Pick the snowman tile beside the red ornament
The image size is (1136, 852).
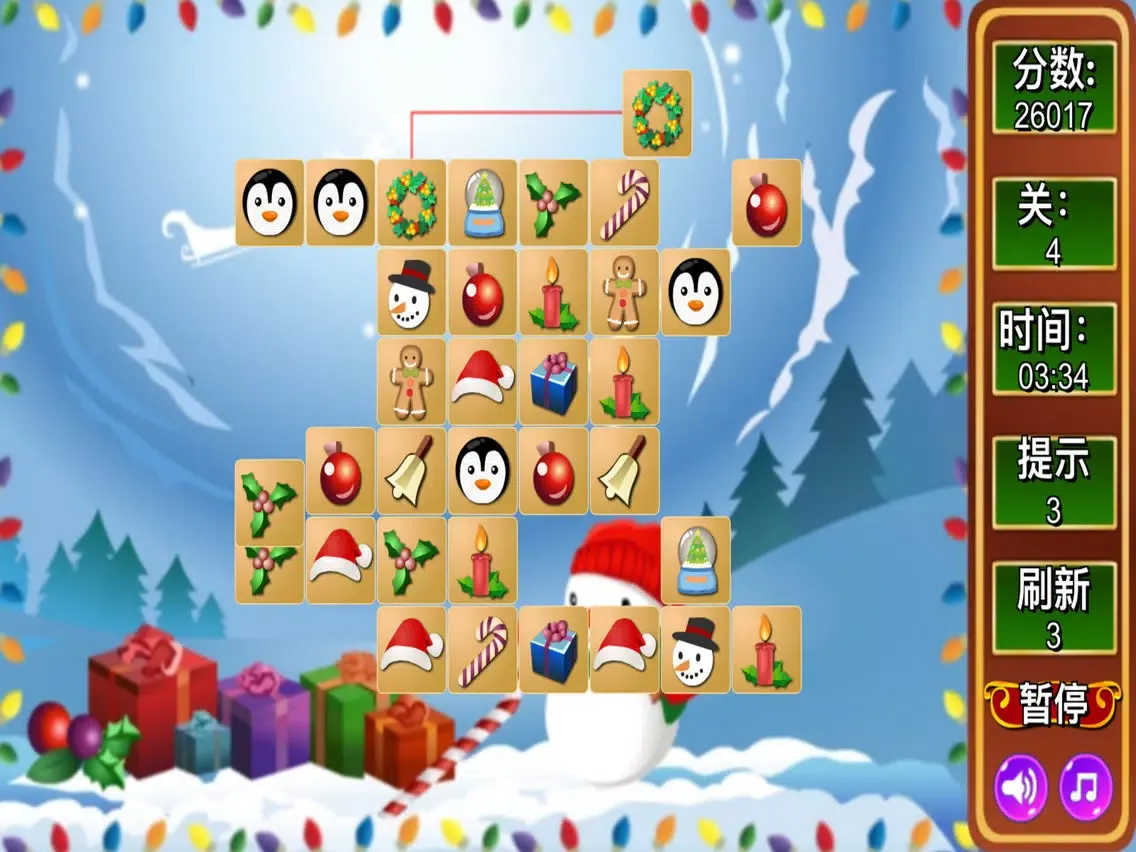pyautogui.click(x=412, y=292)
